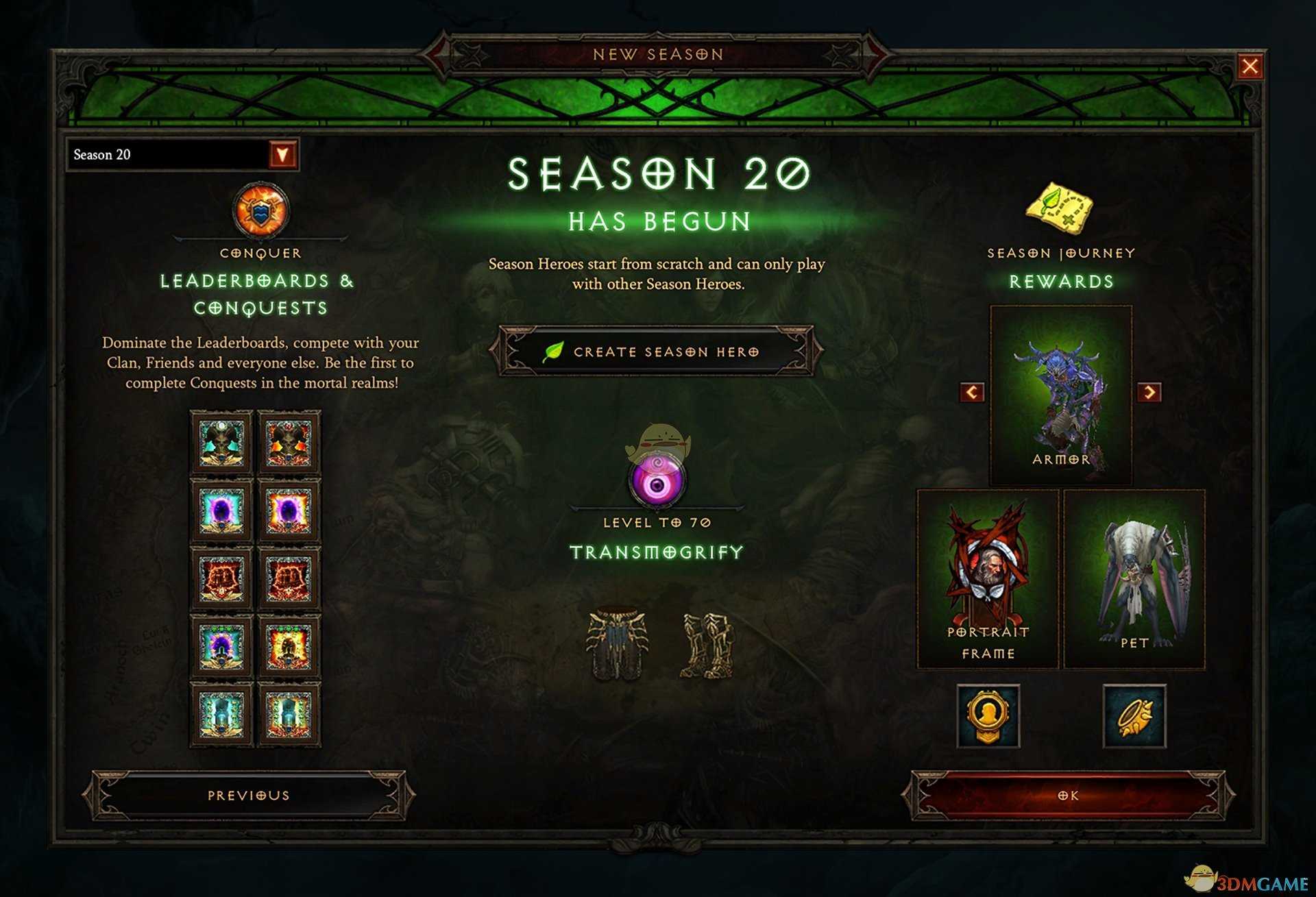The width and height of the screenshot is (1316, 897).
Task: Click the gold portrait medallion icon
Action: 988,715
